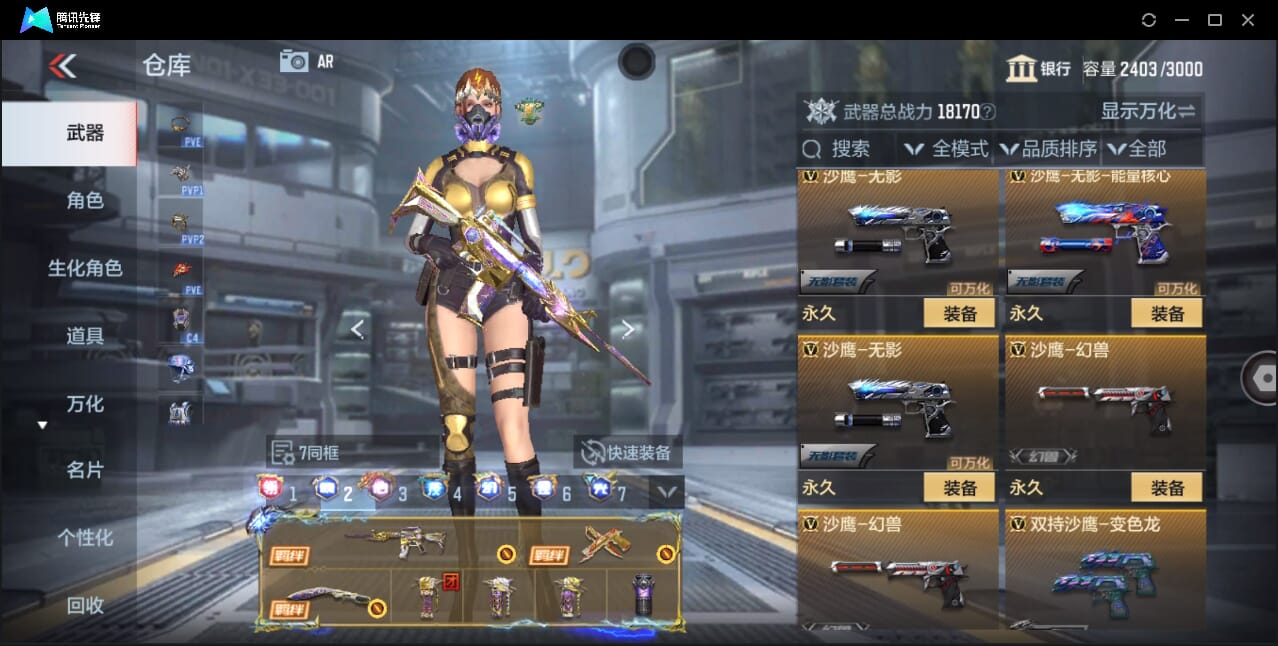Open the 品质排序 quality sort dropdown

point(1049,149)
